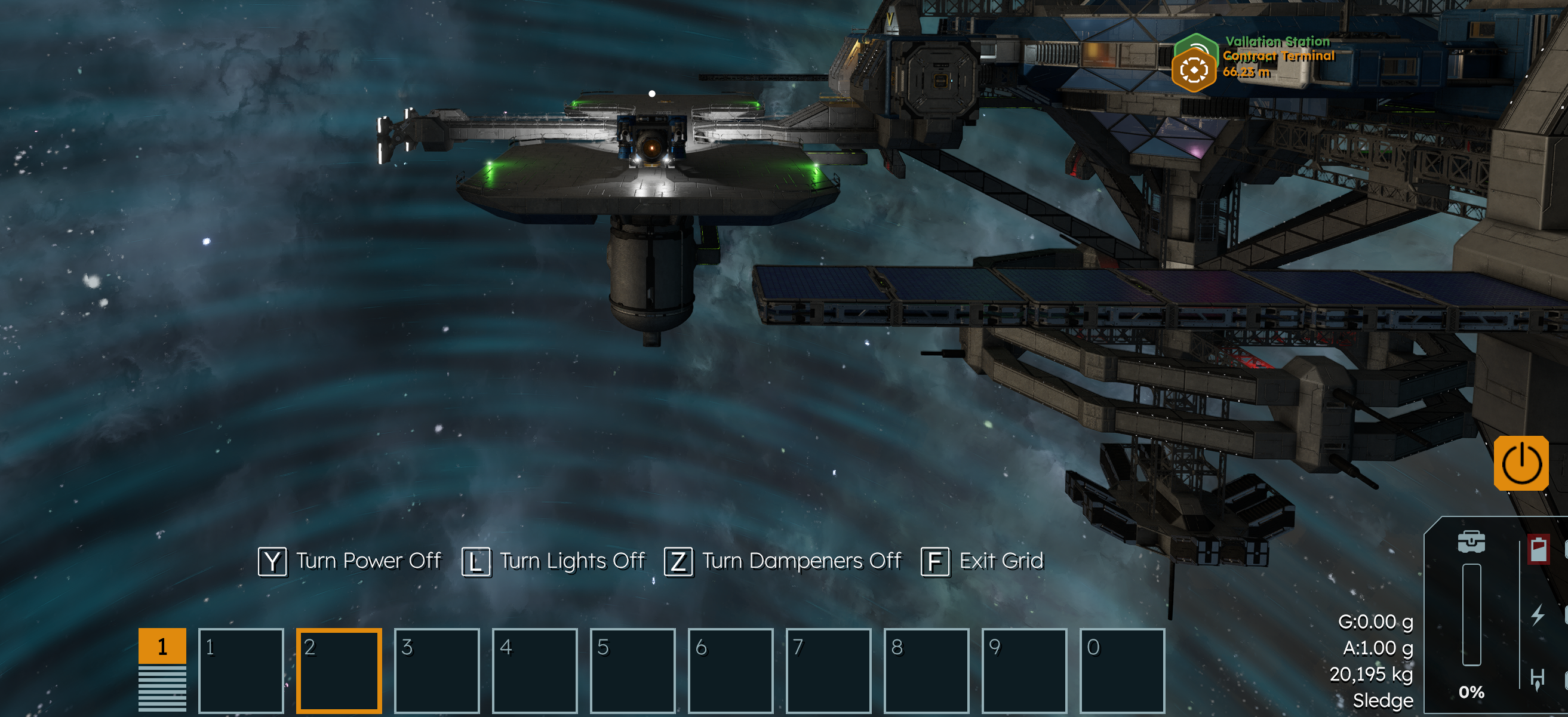
Task: Open the toolbox cargo icon
Action: click(x=1471, y=541)
